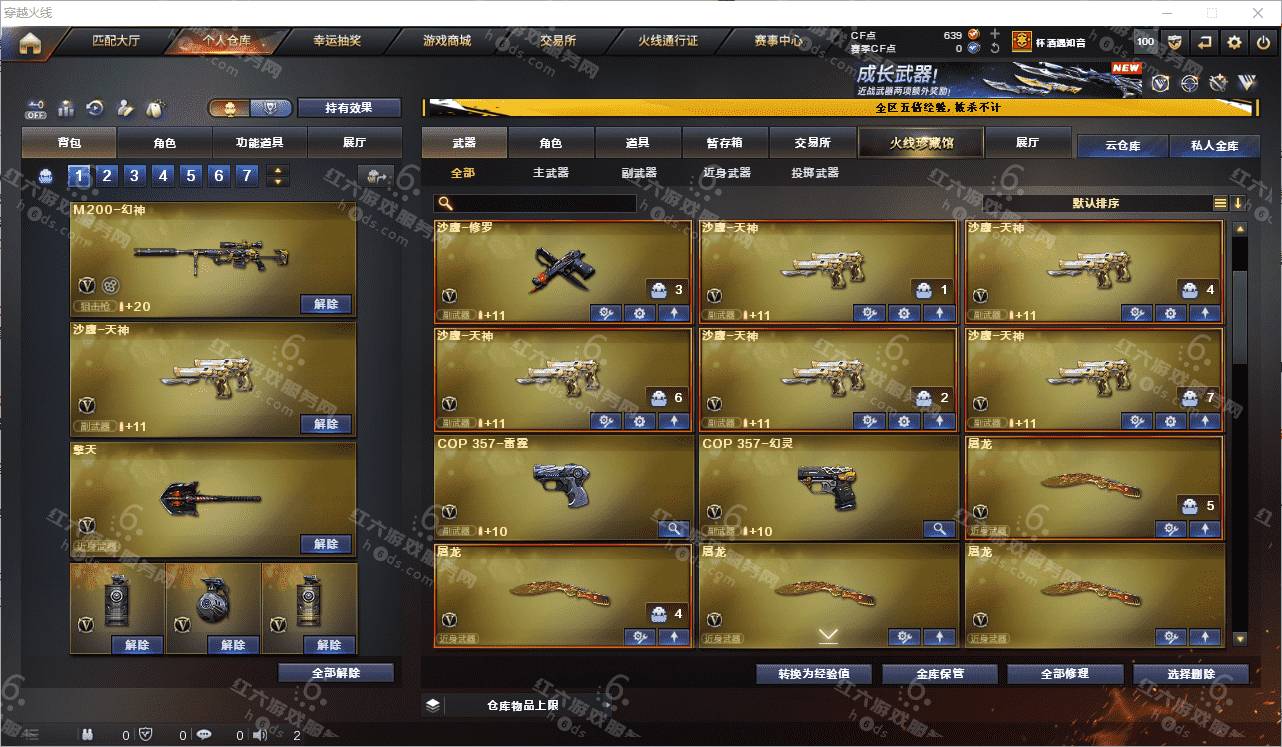Filter by 主武器 category

(550, 173)
